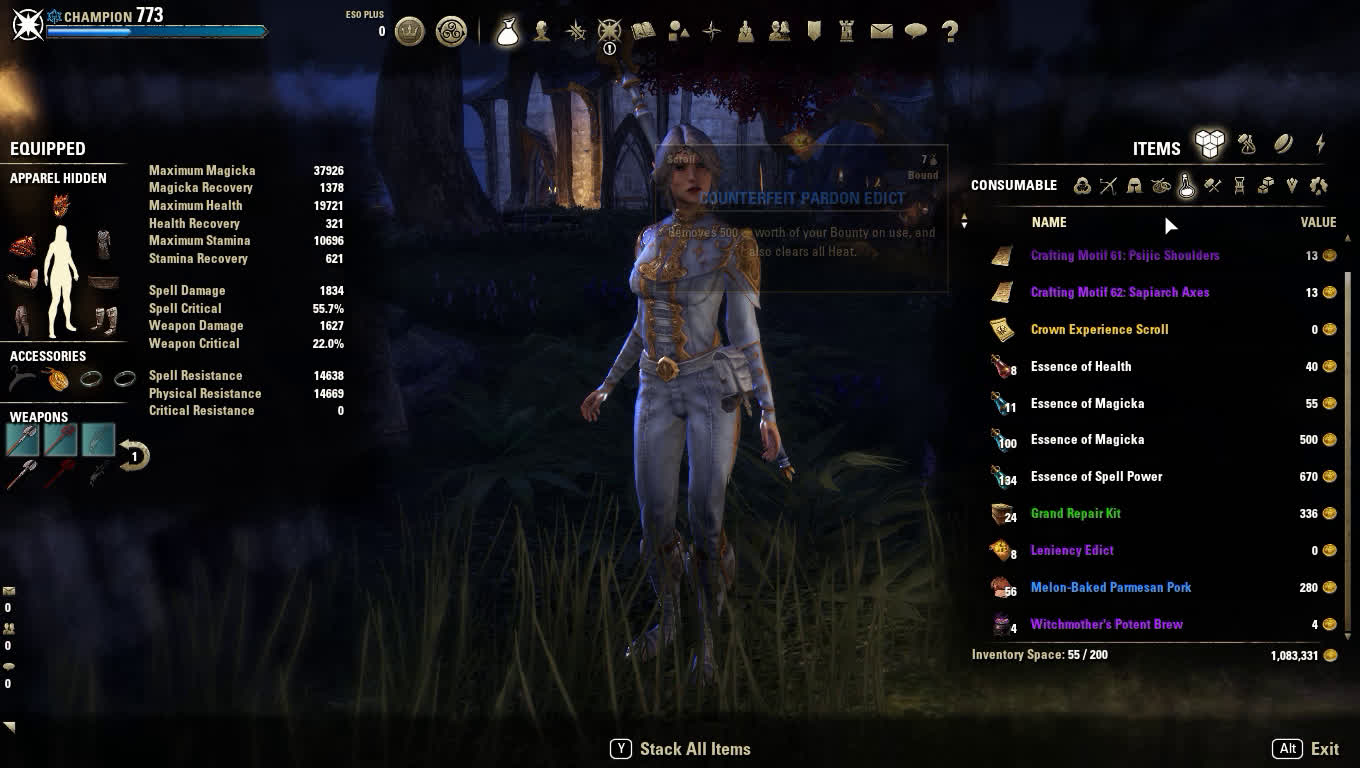The height and width of the screenshot is (768, 1360).
Task: Pick Melon-Baked Parmesan Pork from the list
Action: pyautogui.click(x=1110, y=587)
